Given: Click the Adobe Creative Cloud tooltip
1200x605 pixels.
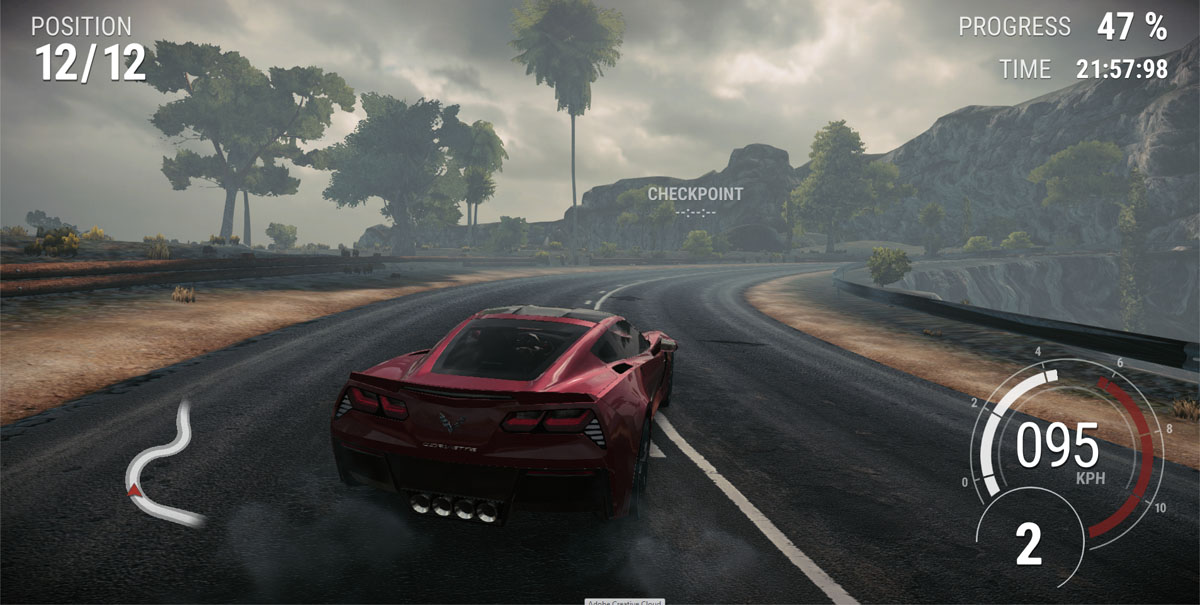Looking at the screenshot, I should 625,600.
